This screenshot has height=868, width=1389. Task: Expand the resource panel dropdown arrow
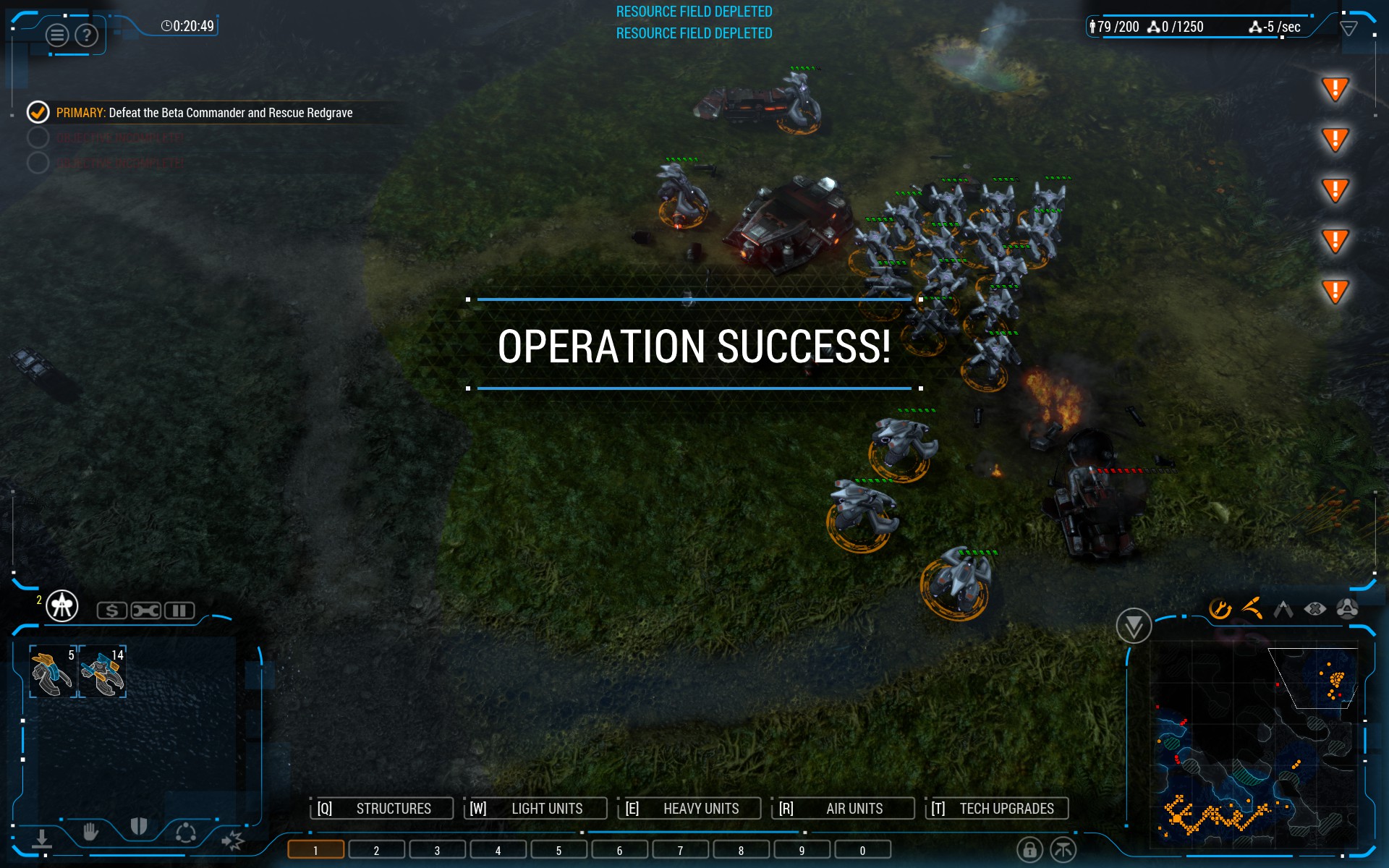point(1348,28)
